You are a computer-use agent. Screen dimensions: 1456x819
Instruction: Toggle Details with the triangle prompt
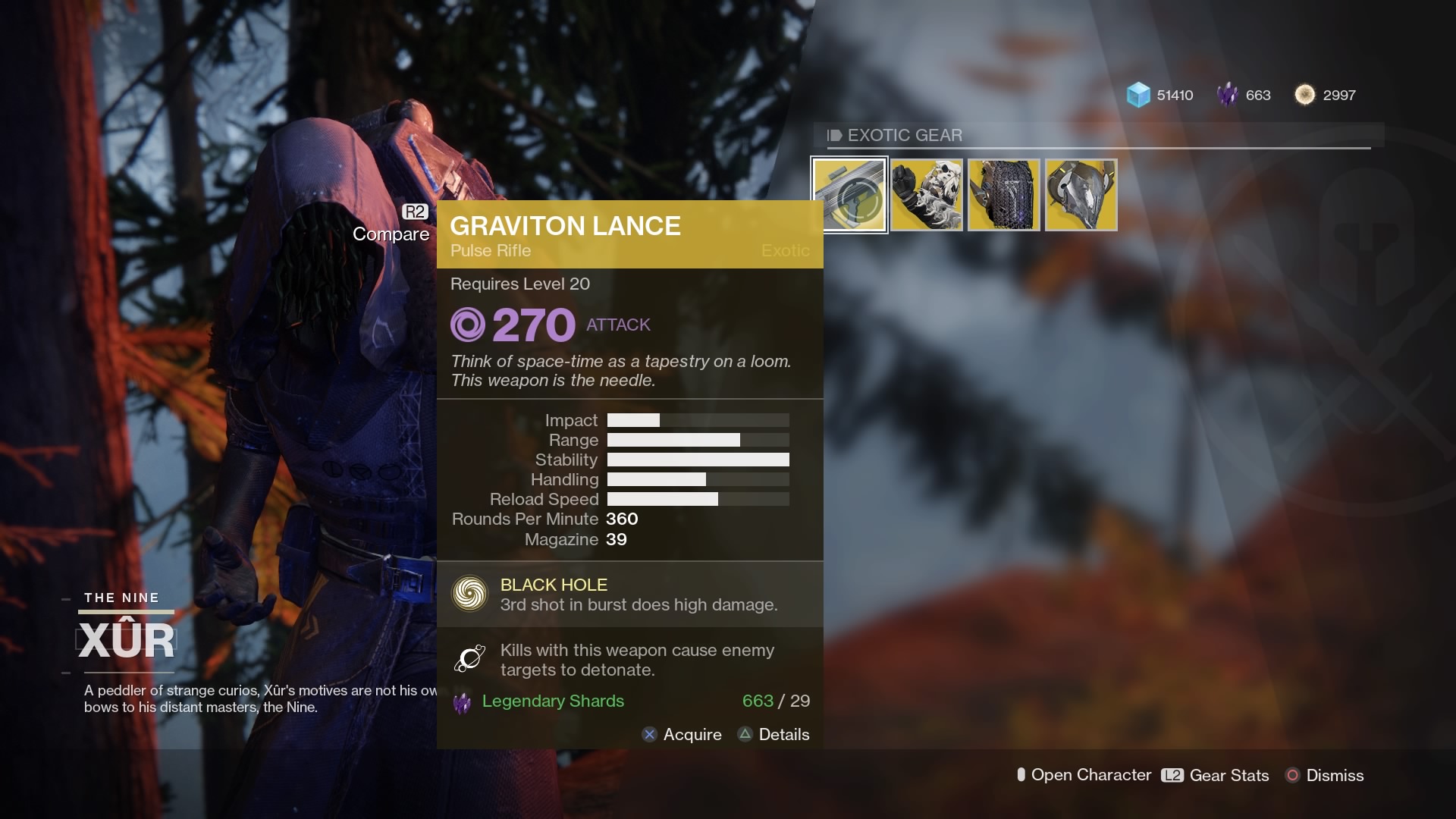(744, 734)
